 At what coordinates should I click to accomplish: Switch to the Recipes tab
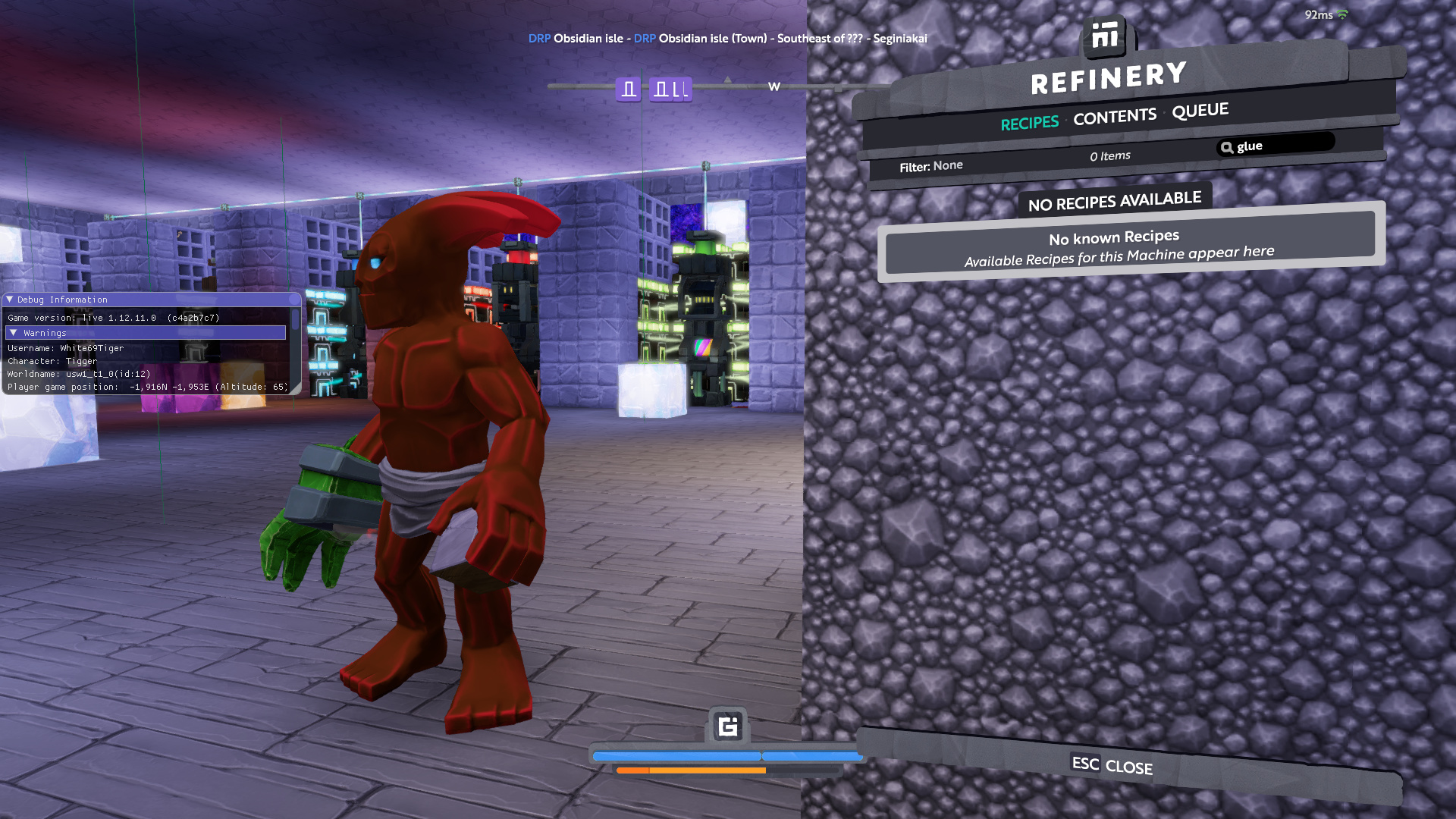point(1029,123)
